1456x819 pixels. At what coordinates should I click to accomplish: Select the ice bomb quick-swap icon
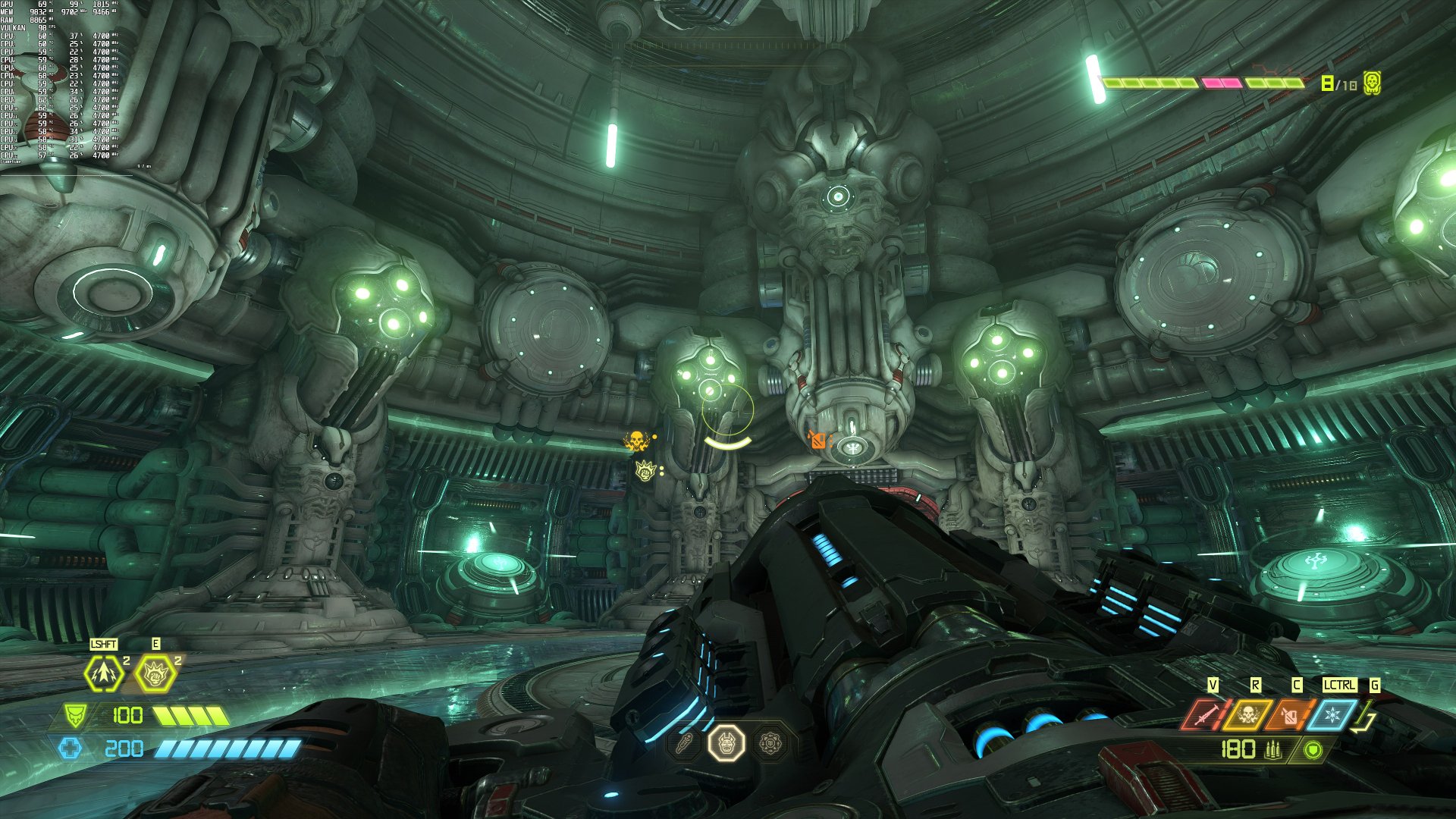(1332, 715)
